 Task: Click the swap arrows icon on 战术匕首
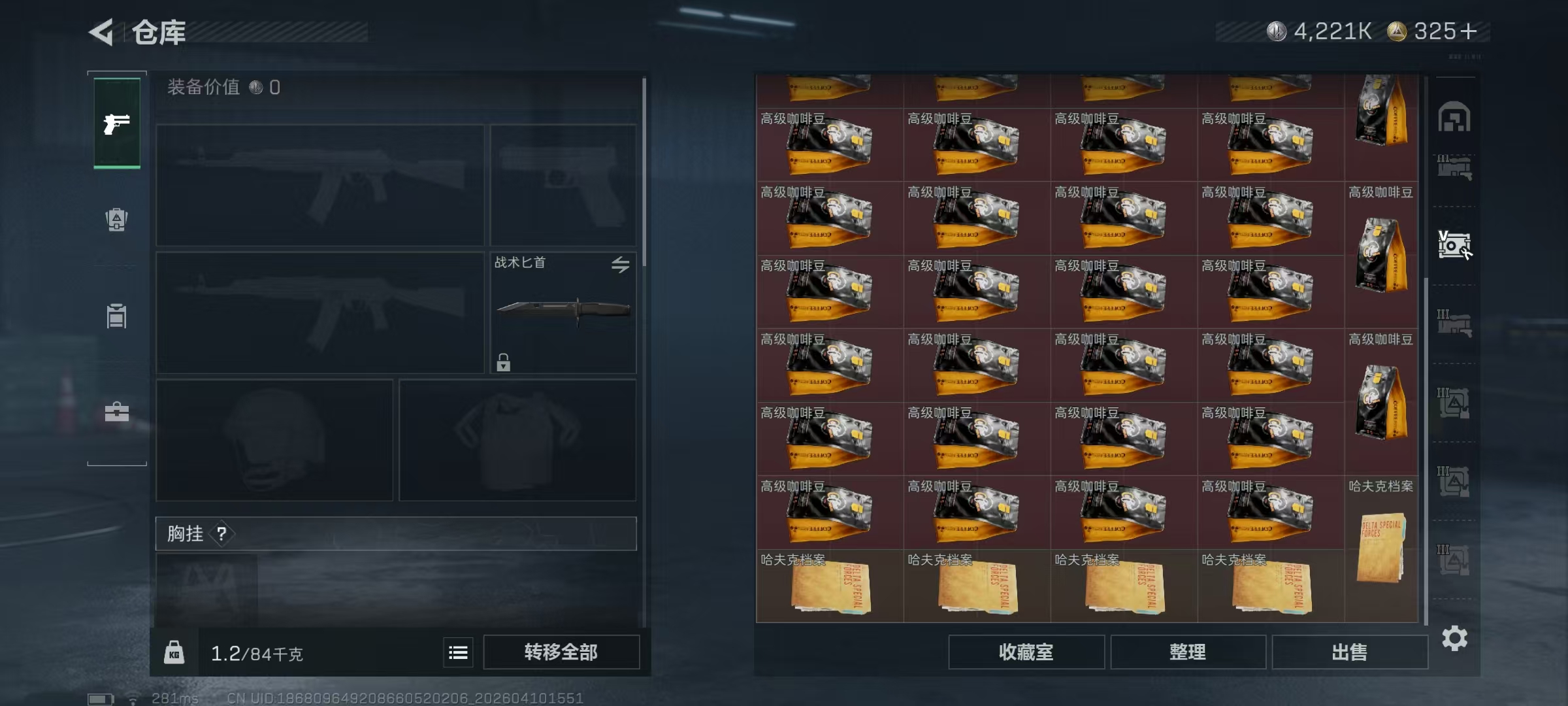621,264
